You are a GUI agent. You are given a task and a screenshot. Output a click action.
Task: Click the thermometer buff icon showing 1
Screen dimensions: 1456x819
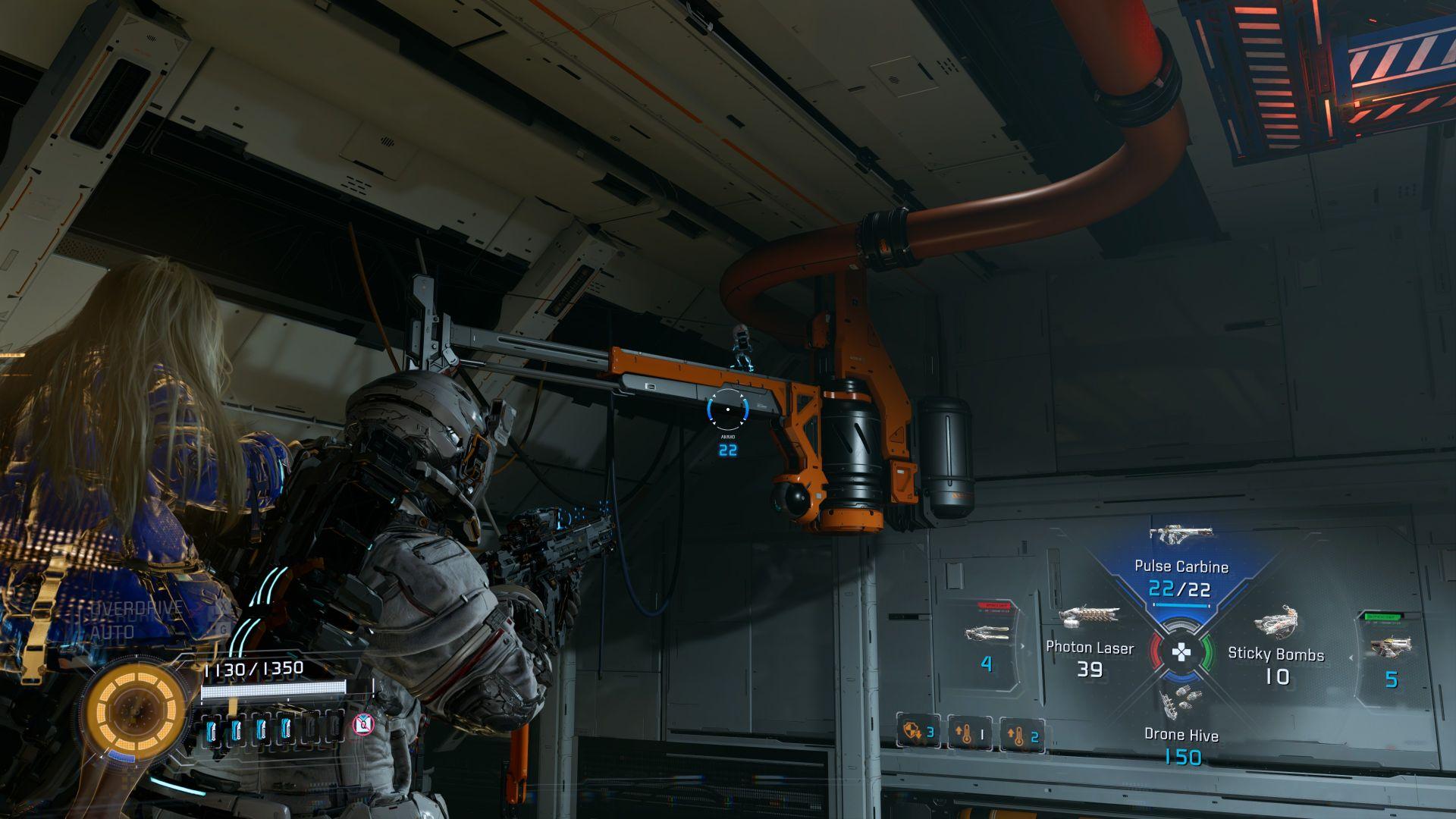[x=970, y=734]
